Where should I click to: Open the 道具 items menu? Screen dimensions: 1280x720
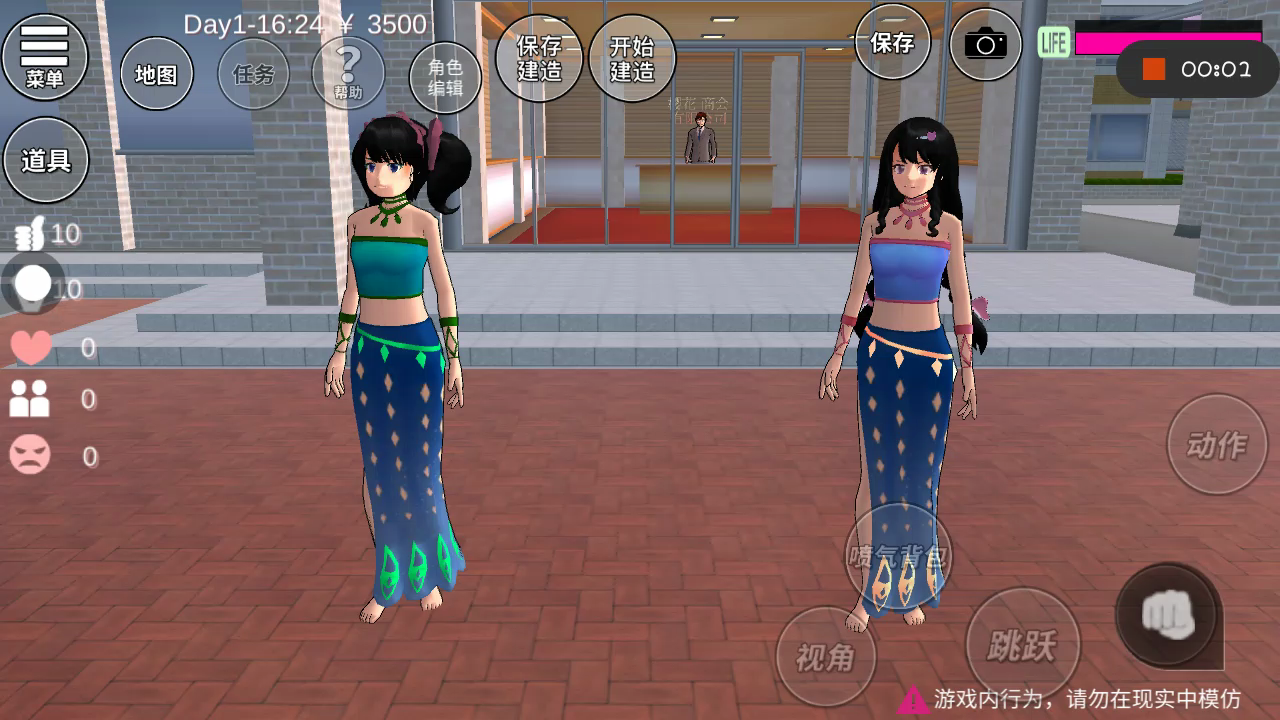[46, 160]
